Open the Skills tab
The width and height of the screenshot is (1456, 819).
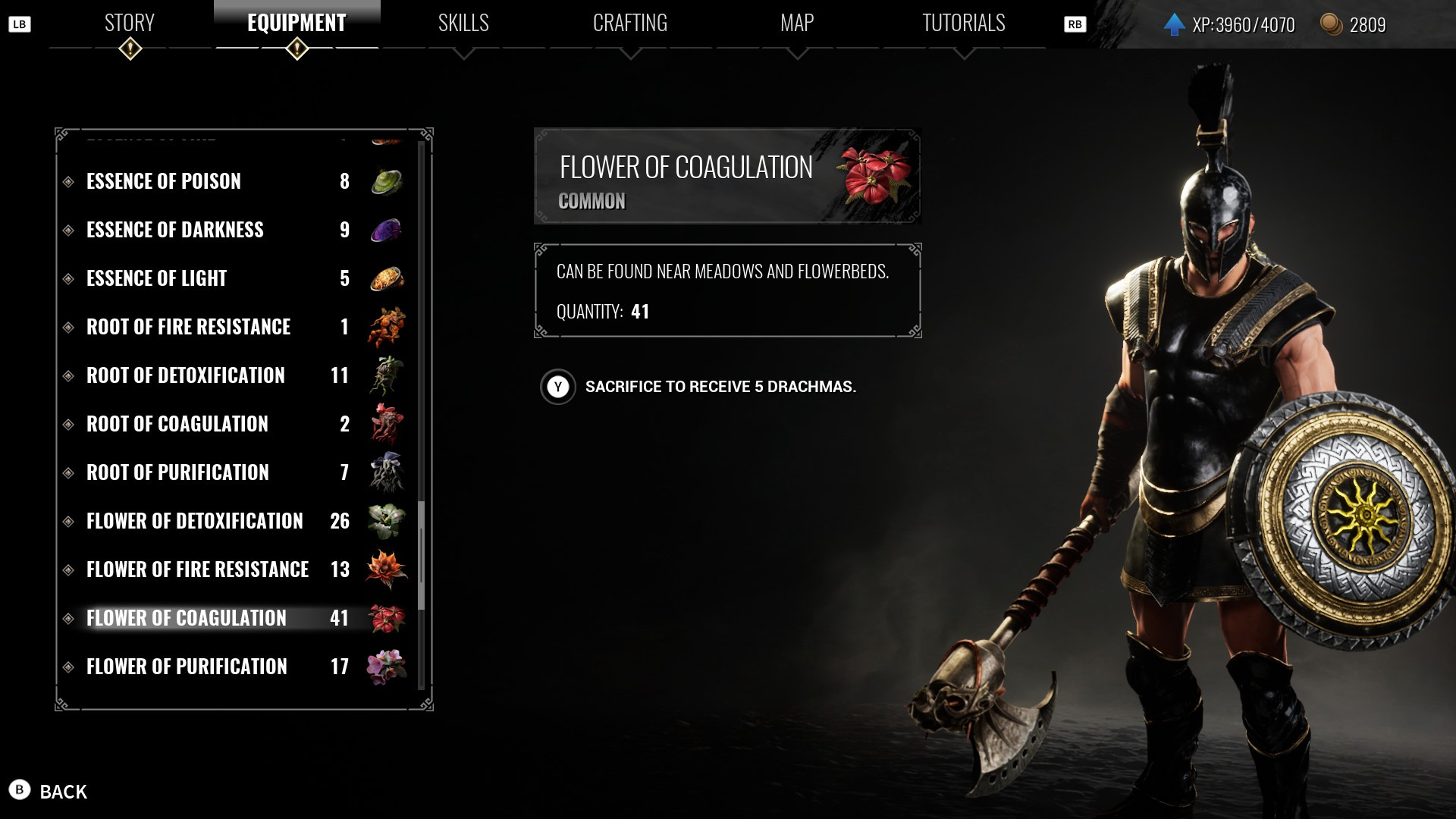(x=463, y=24)
